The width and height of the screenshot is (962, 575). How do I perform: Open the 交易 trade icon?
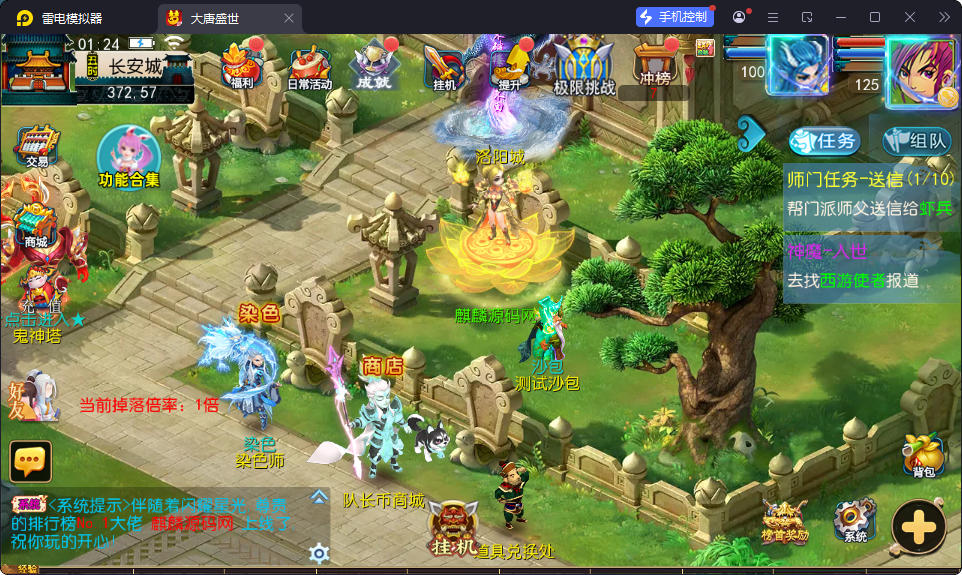pos(37,147)
